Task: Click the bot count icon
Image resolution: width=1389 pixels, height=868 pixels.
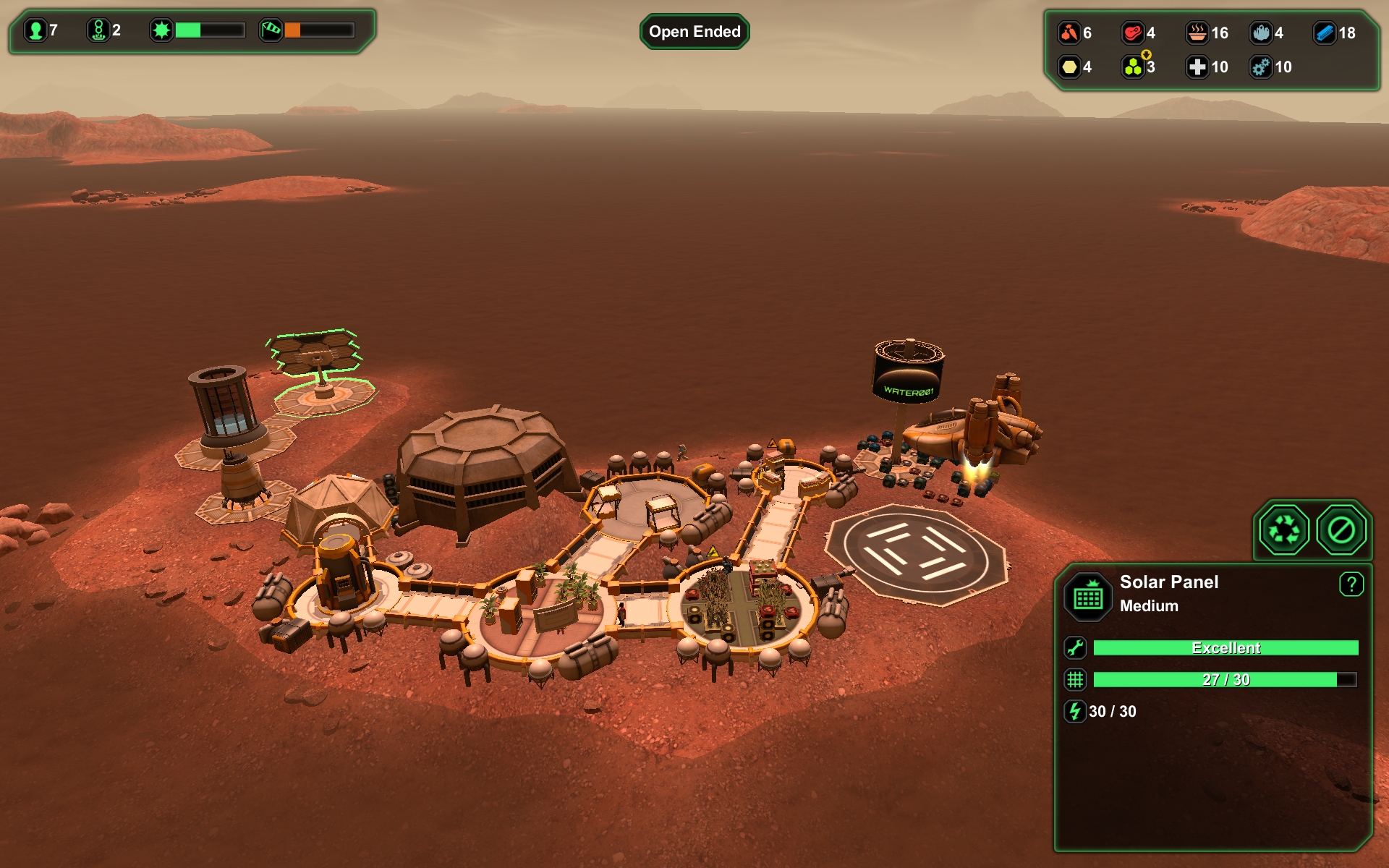Action: 98,30
